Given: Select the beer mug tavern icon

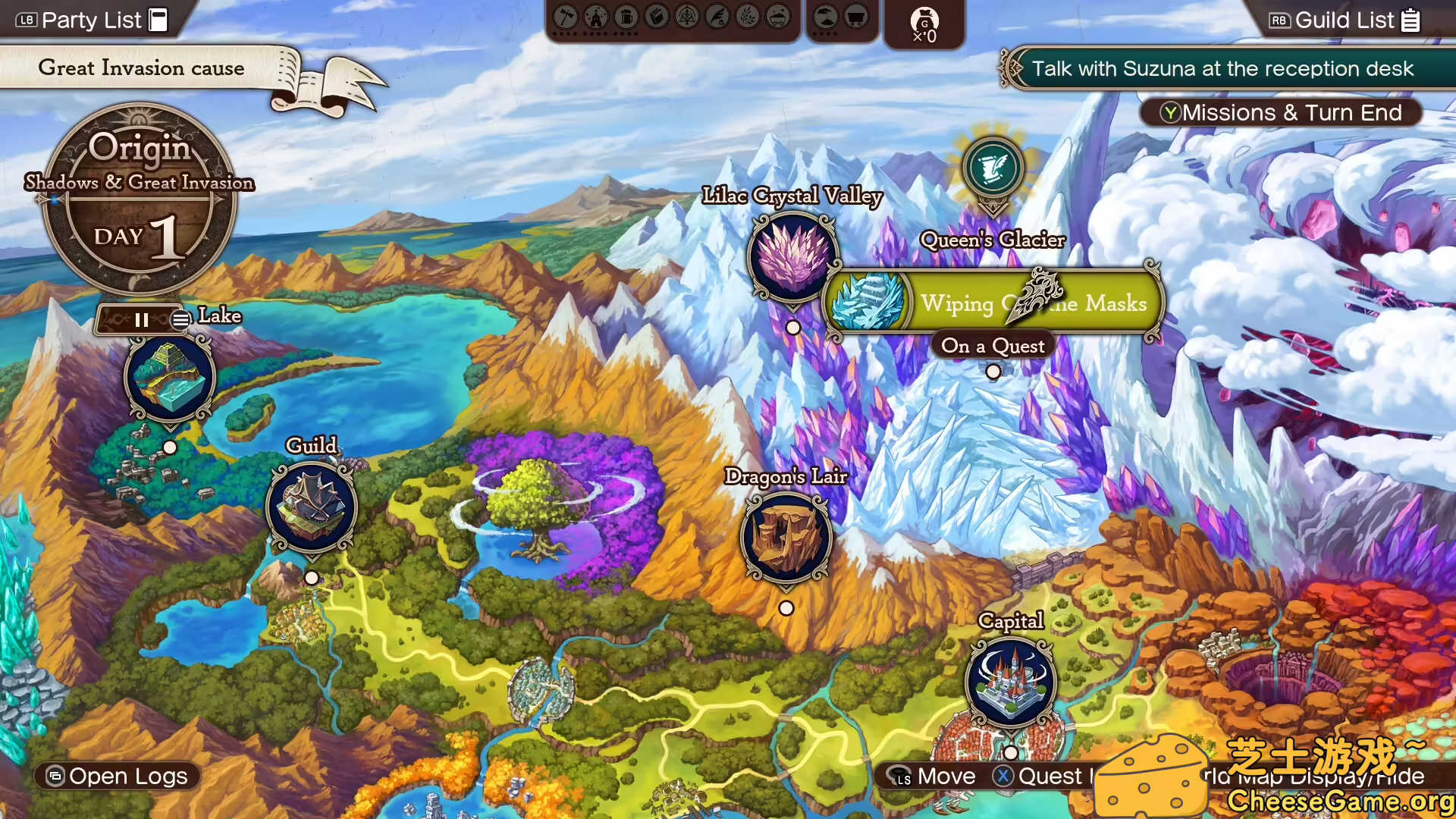Looking at the screenshot, I should tap(626, 17).
